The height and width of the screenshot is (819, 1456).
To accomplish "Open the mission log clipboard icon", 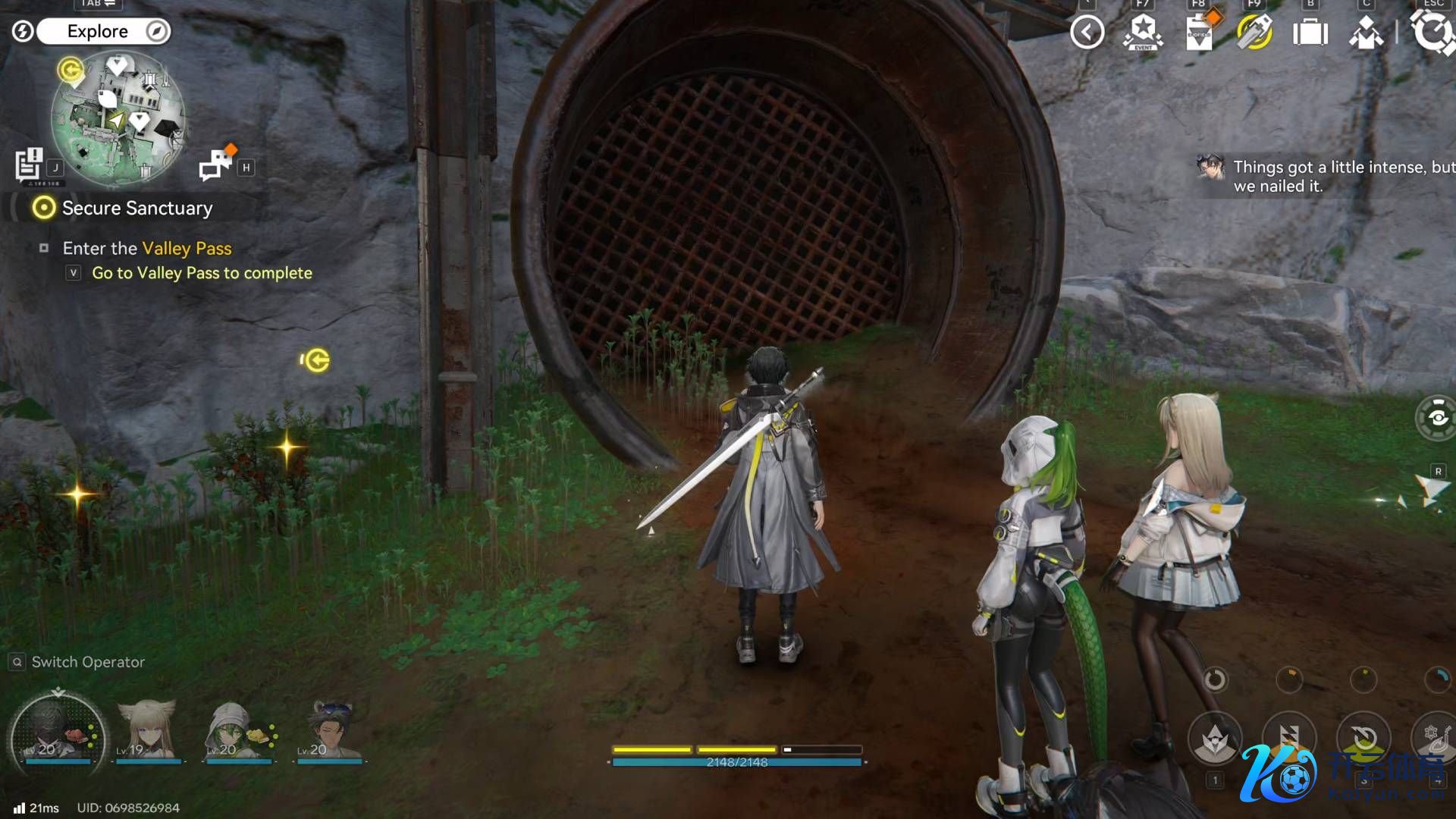I will pyautogui.click(x=30, y=165).
